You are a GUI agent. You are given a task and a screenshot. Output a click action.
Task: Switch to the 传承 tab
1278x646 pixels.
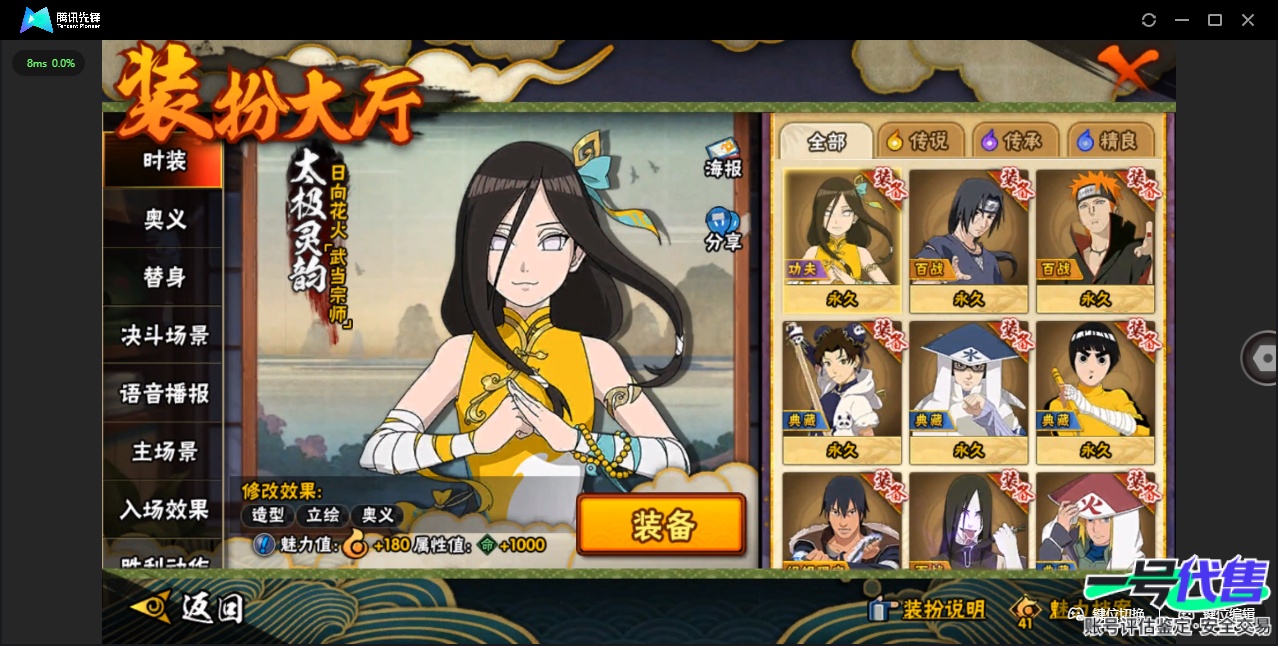(1015, 141)
